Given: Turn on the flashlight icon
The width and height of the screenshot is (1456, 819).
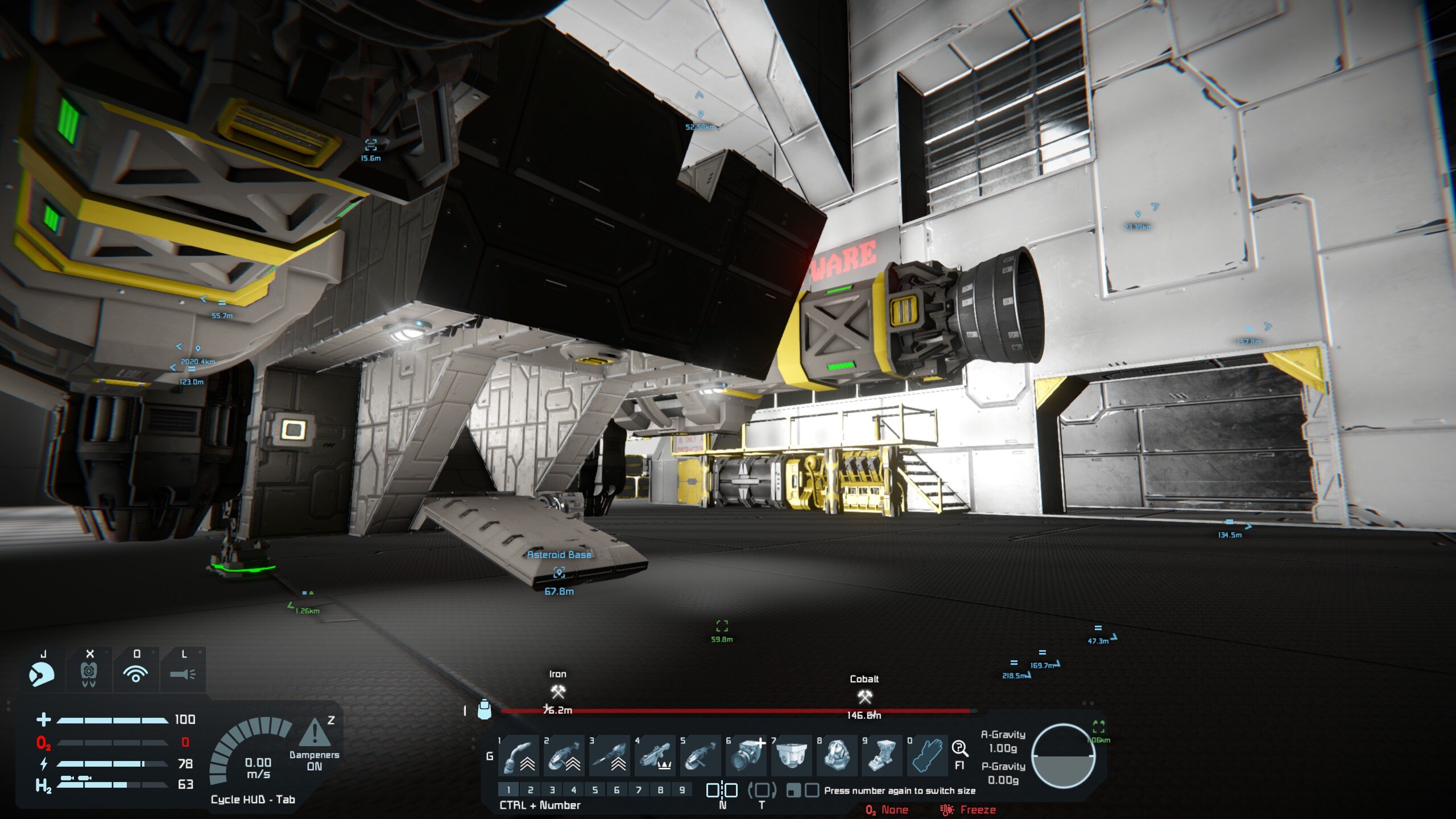Looking at the screenshot, I should 183,675.
